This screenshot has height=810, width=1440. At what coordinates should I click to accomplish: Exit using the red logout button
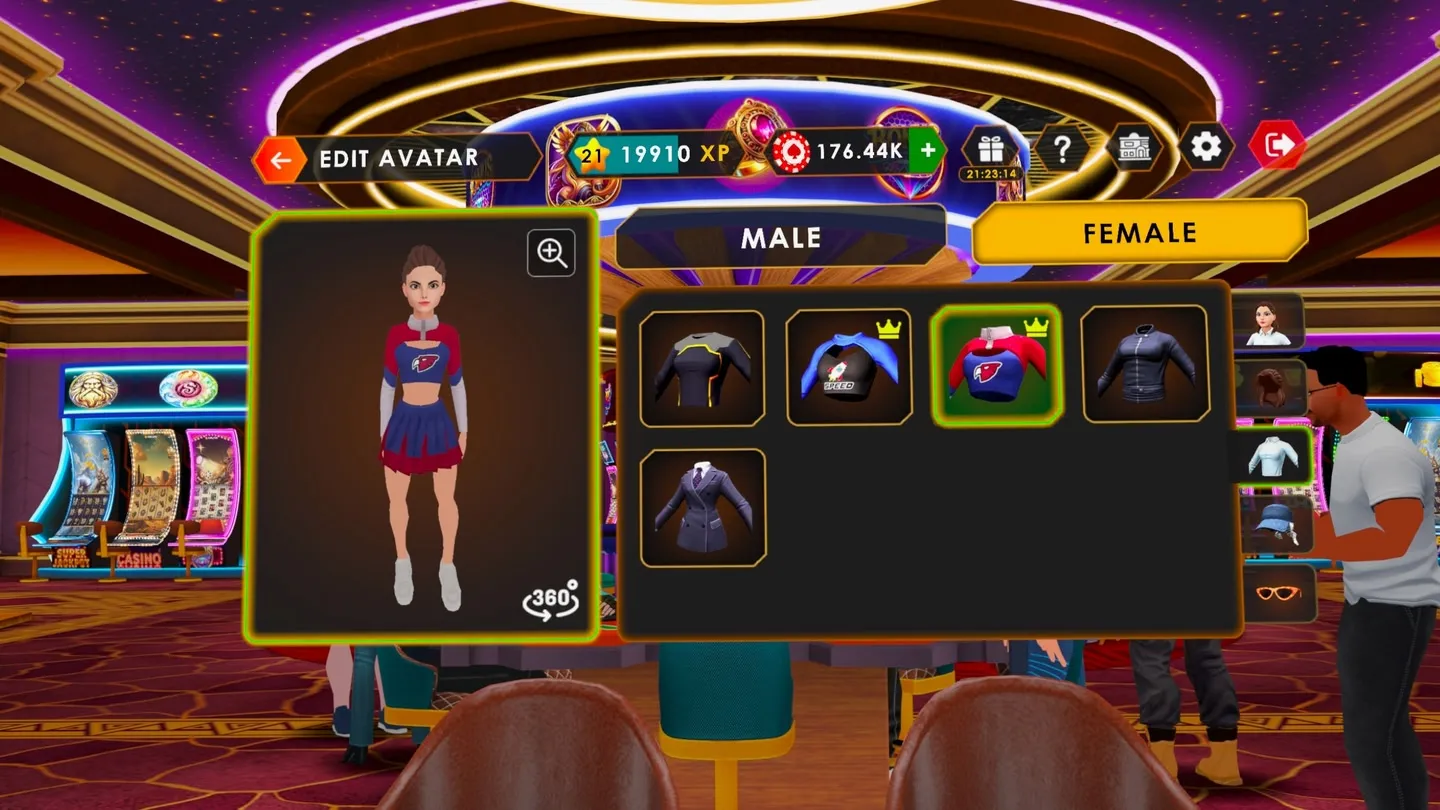1278,146
